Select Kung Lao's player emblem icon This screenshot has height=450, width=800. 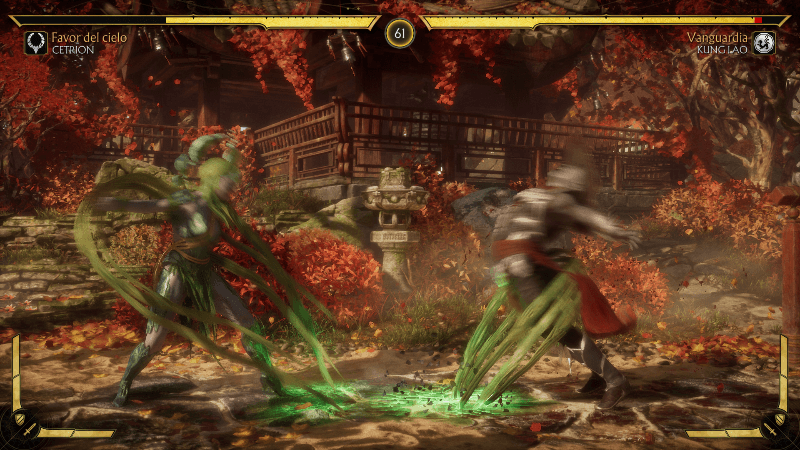click(764, 42)
